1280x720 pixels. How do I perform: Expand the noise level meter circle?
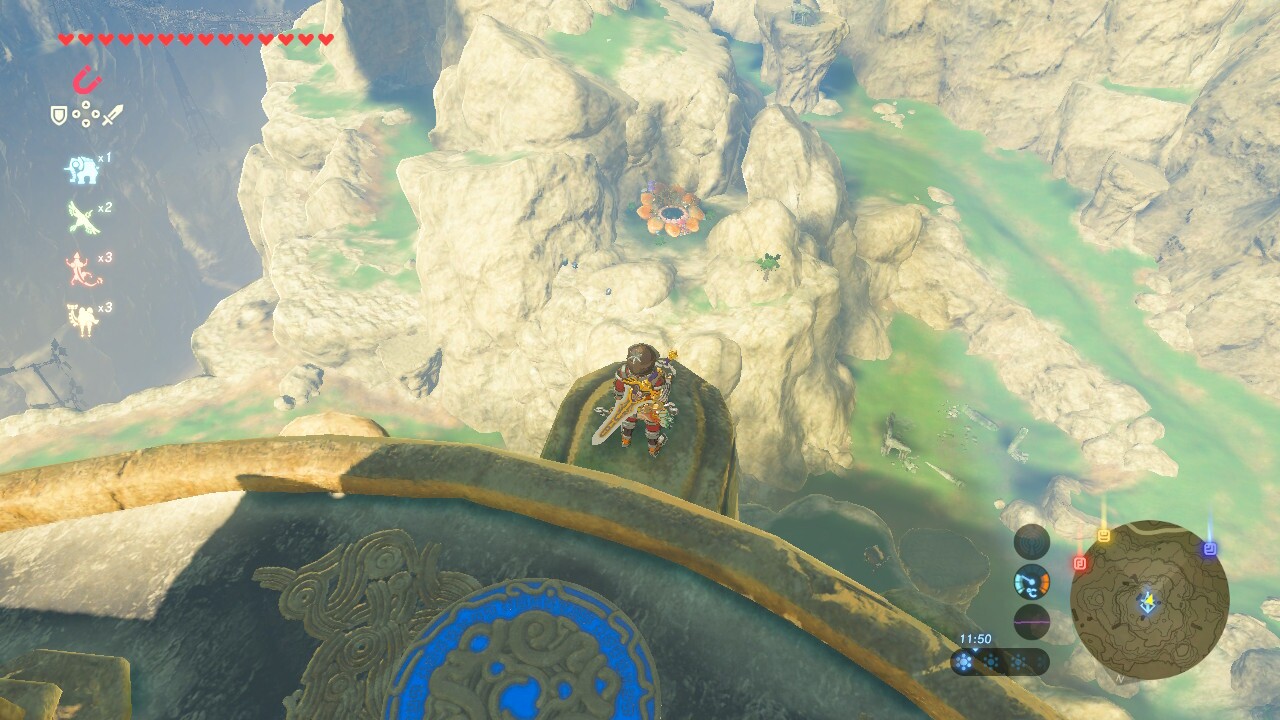pos(1031,622)
